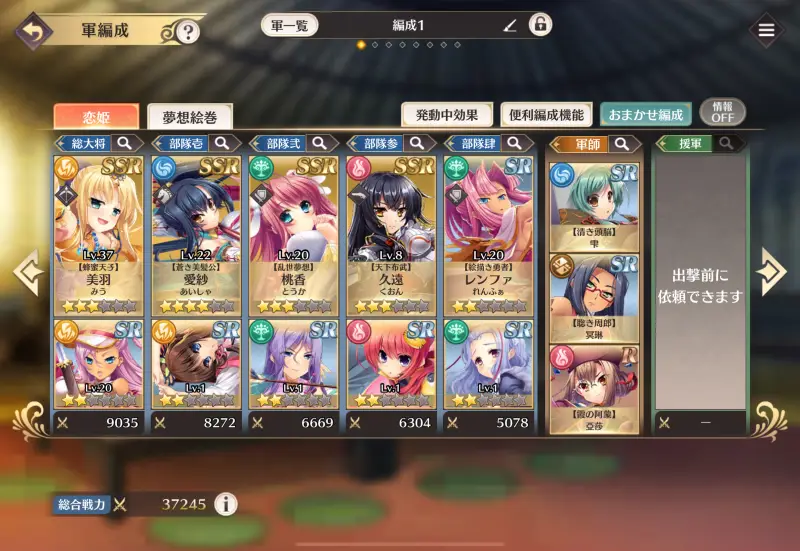Open the 軍一覧 army list
This screenshot has height=551, width=800.
click(292, 25)
